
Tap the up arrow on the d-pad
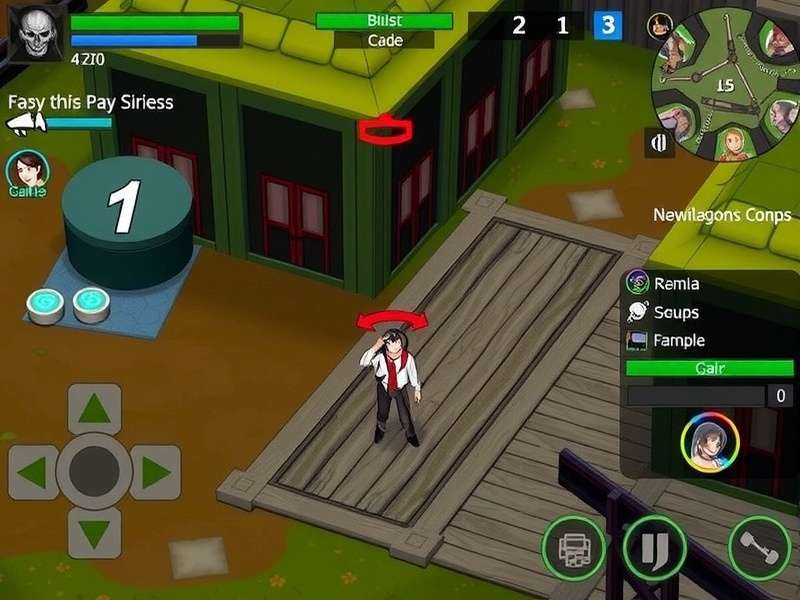95,409
